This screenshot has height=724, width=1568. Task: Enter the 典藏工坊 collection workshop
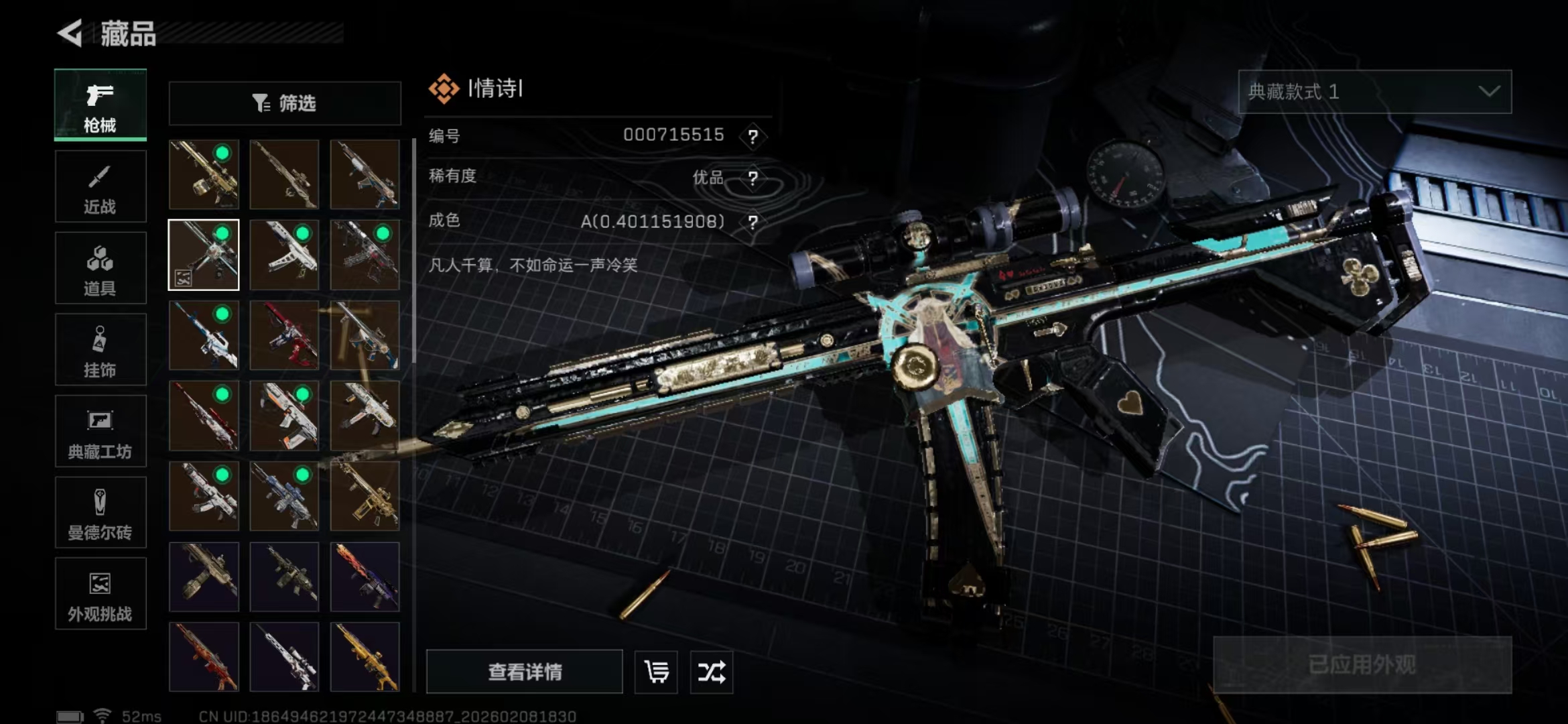point(100,431)
